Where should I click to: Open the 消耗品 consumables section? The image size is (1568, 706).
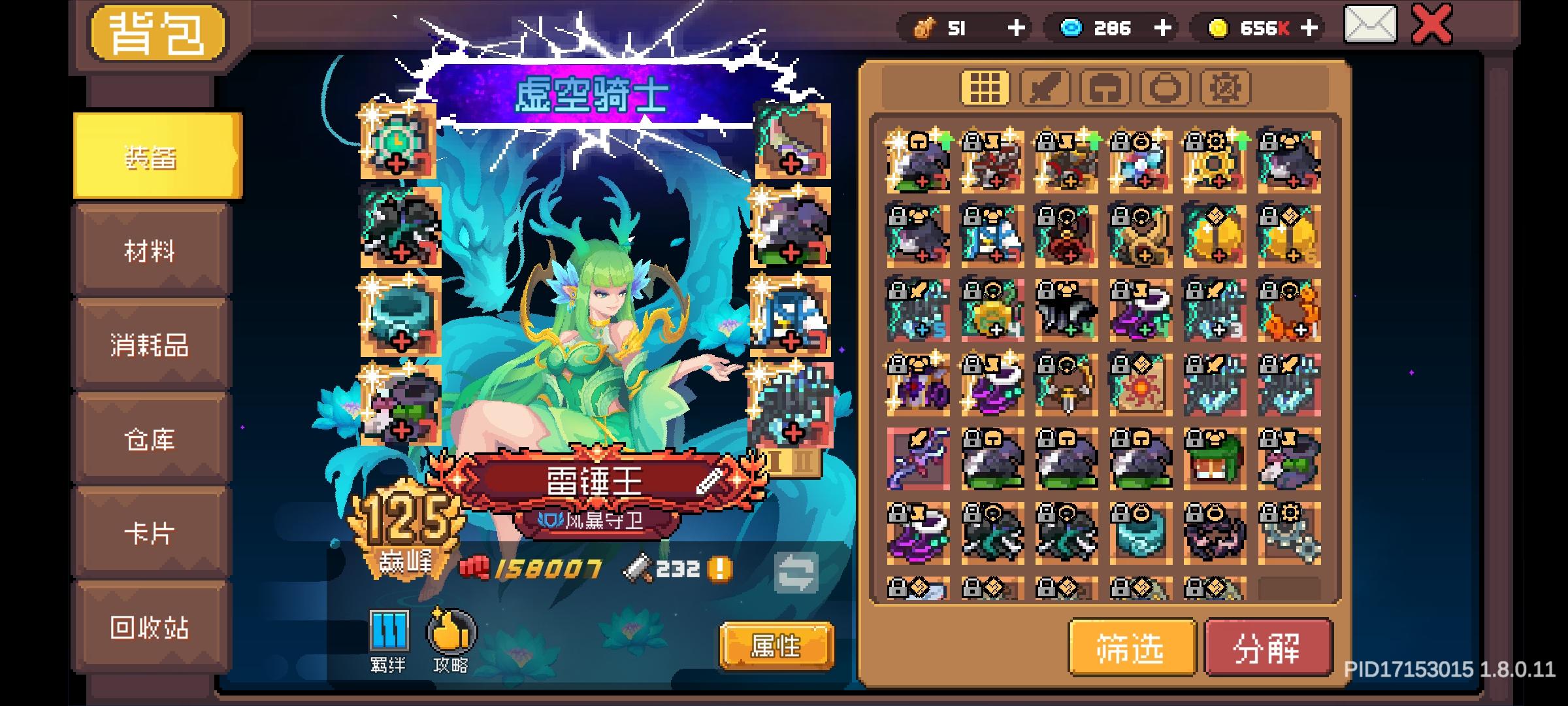(x=150, y=346)
